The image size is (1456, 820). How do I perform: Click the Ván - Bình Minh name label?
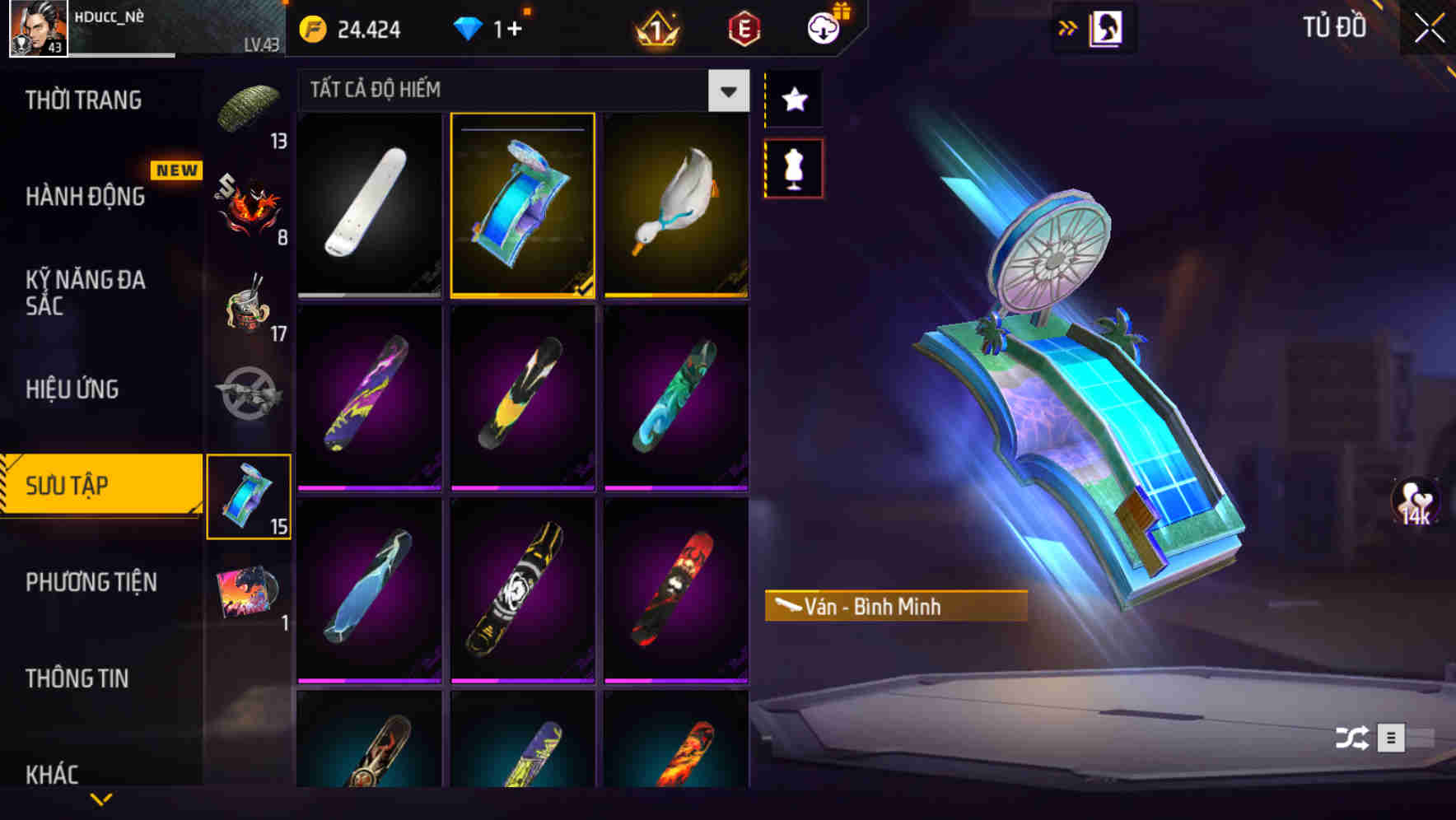click(896, 608)
